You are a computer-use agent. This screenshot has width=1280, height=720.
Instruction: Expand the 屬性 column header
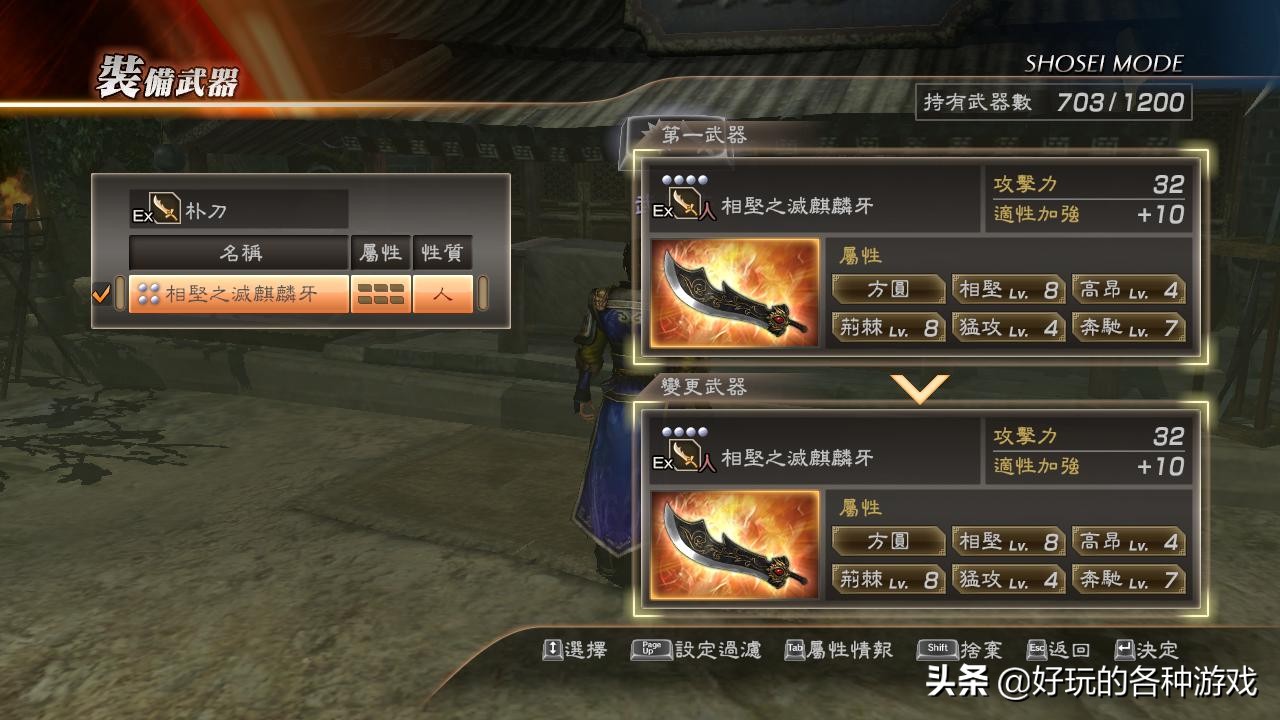[378, 253]
